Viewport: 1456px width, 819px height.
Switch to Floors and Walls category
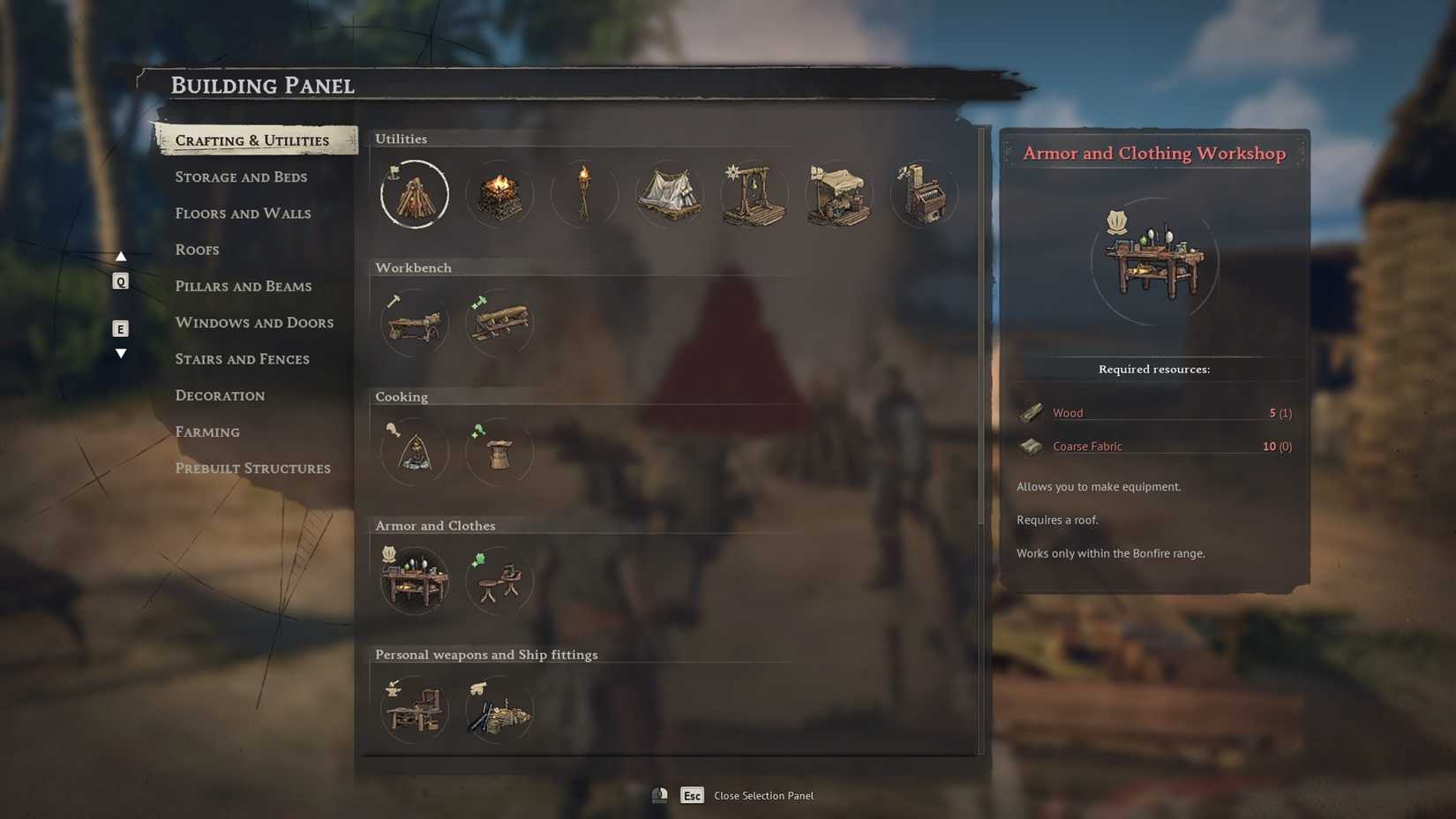(243, 214)
